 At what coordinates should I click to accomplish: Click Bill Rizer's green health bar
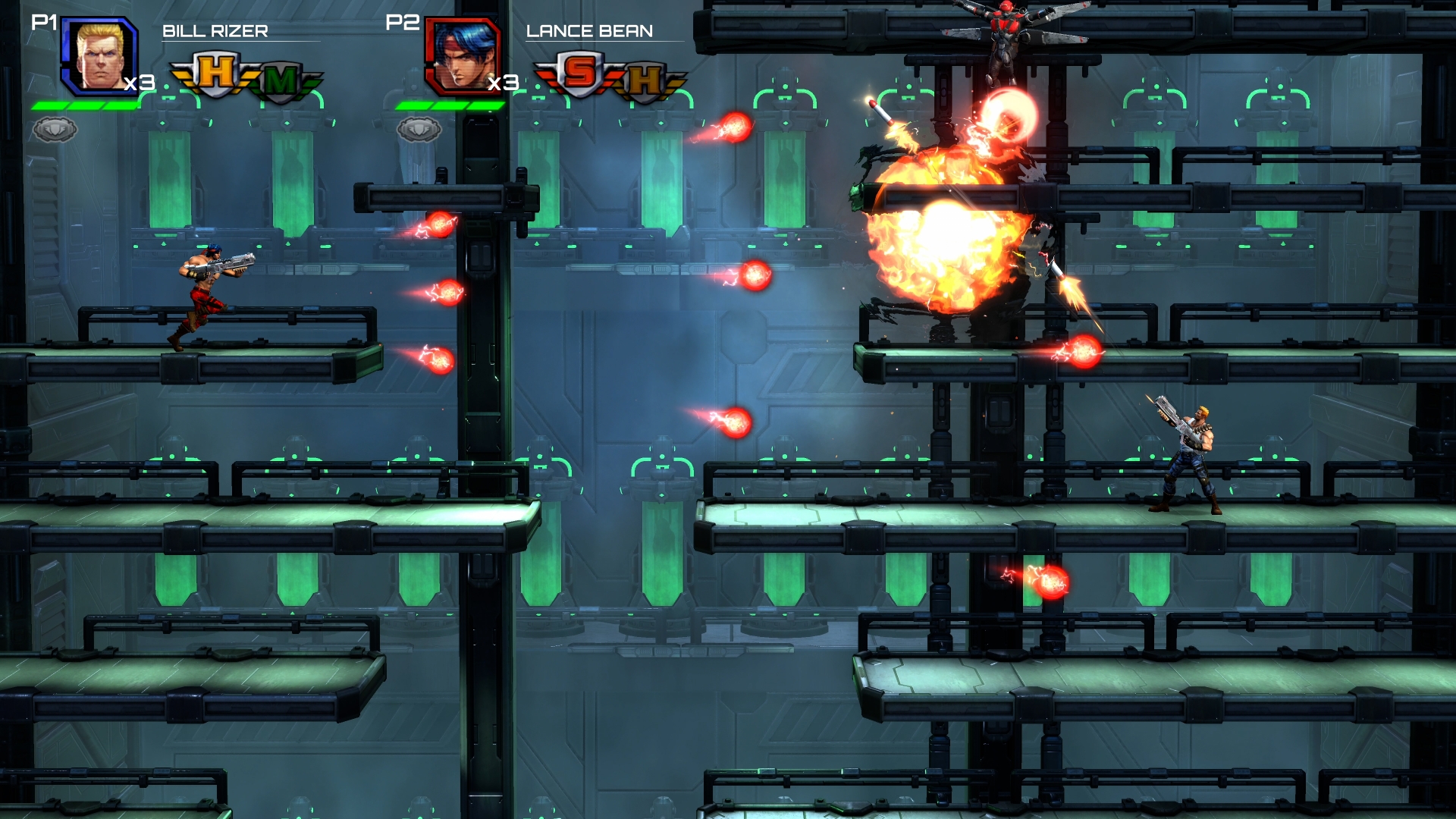(x=85, y=105)
